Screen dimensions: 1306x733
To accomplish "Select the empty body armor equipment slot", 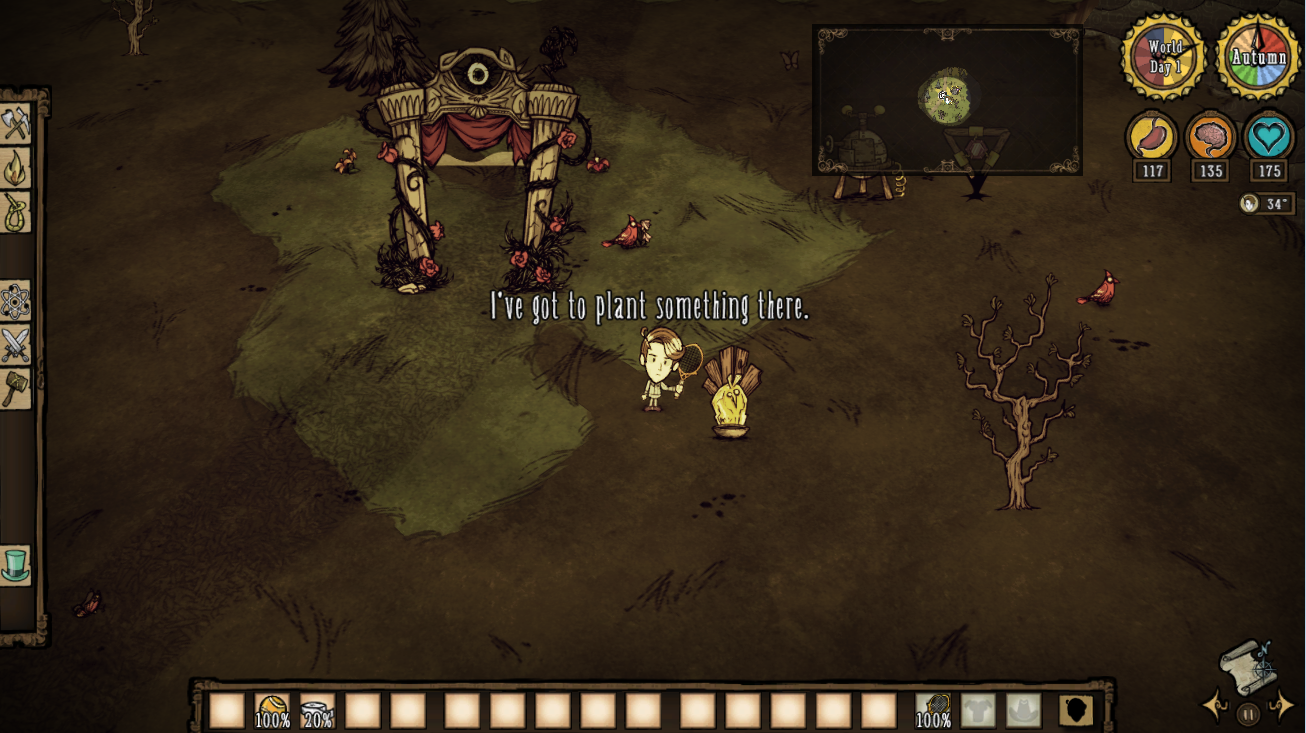I will (x=978, y=710).
